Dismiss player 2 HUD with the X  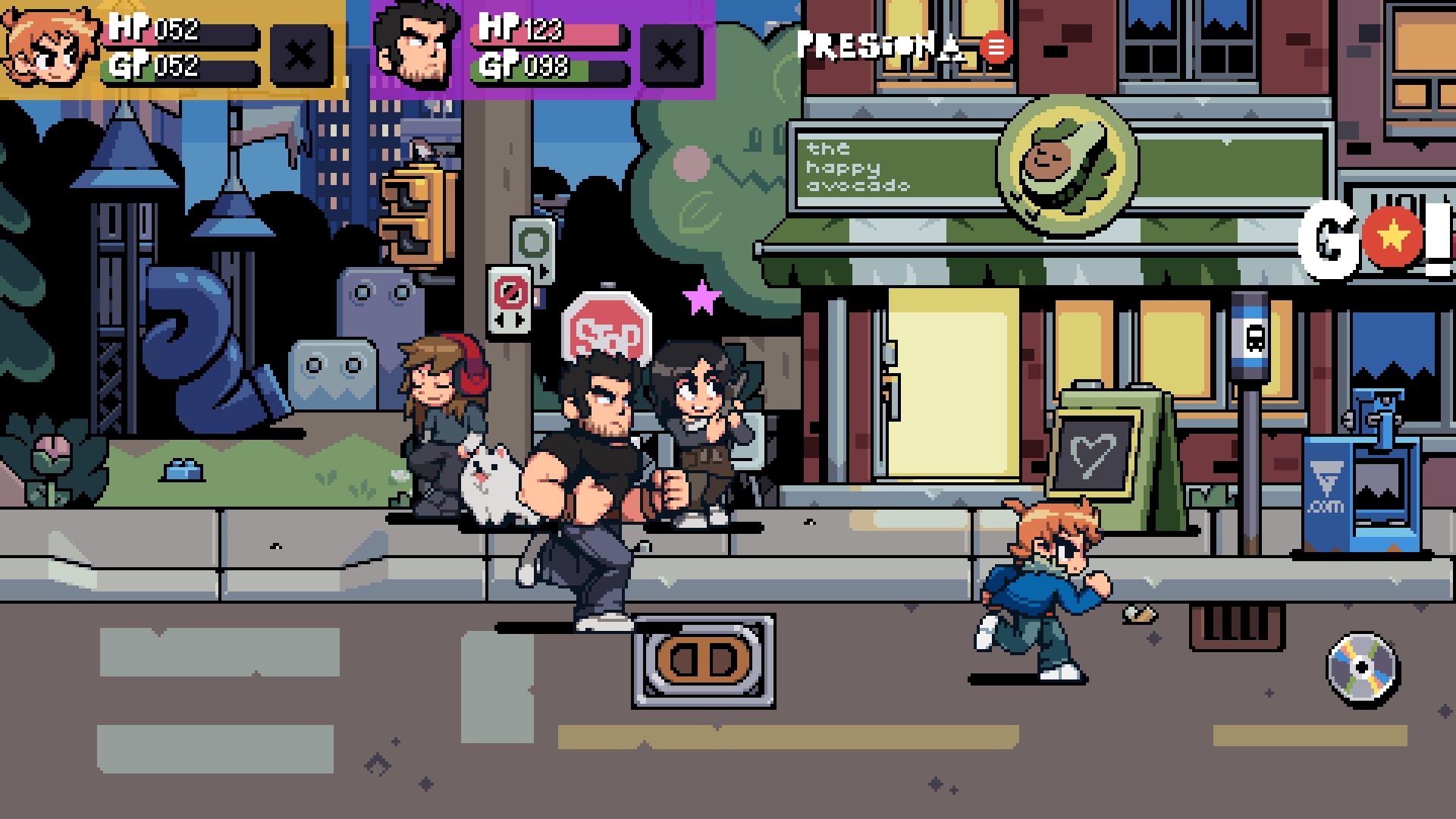coord(669,55)
